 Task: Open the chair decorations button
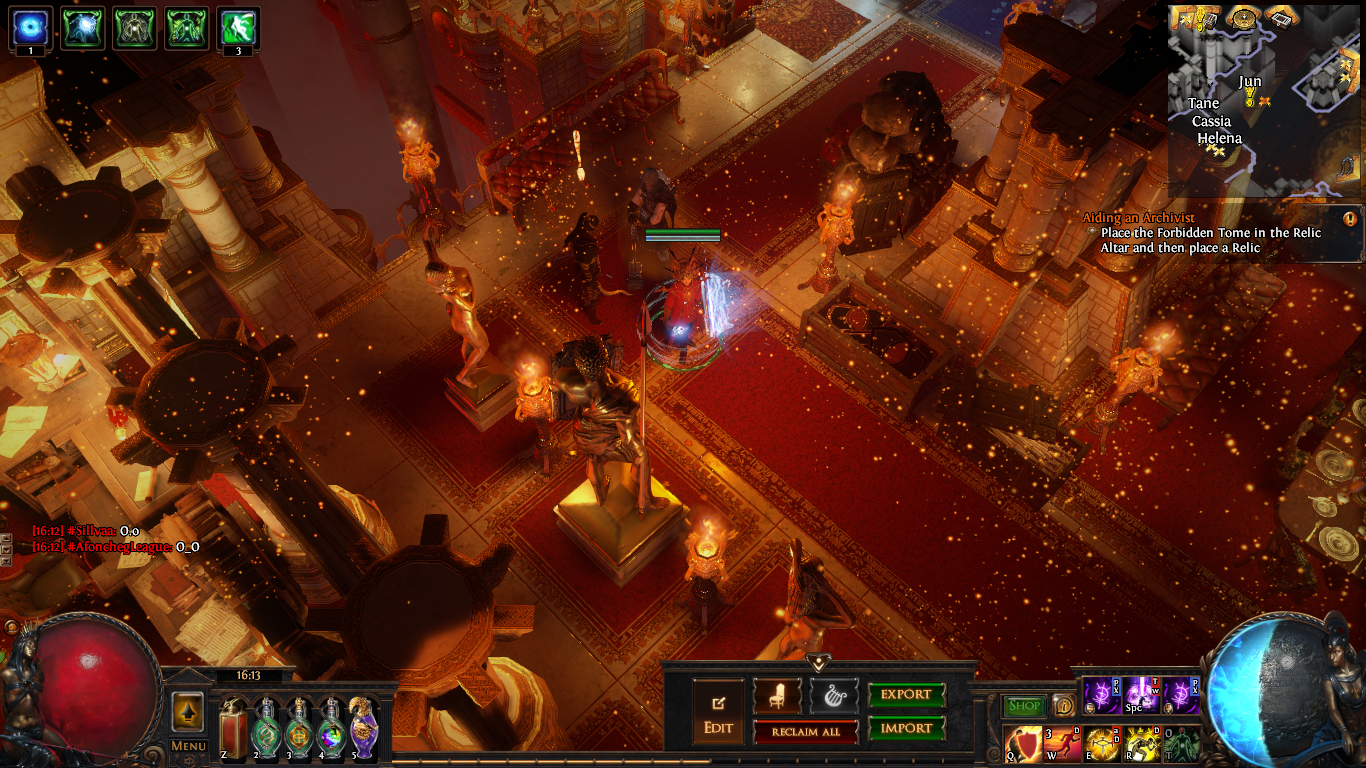point(777,696)
